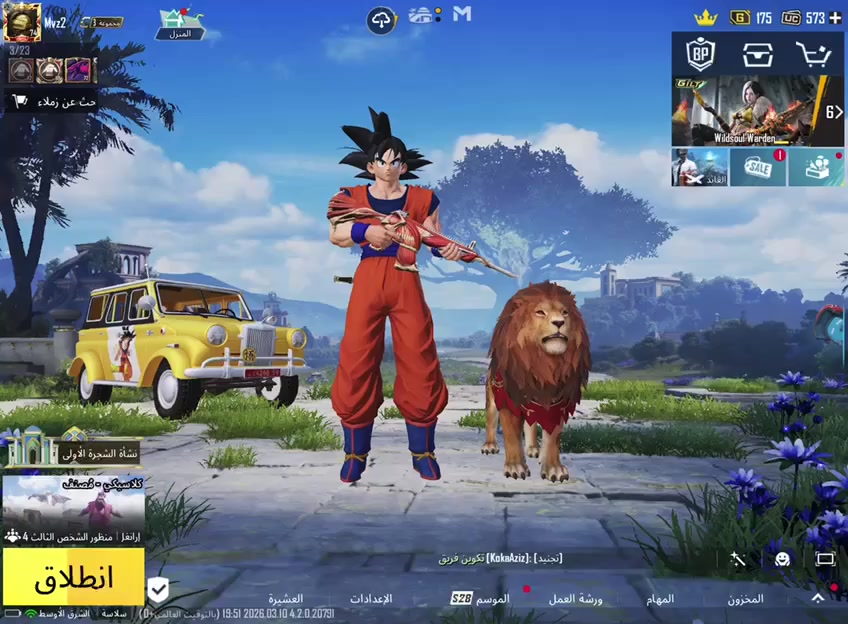Click the cloud download icon

[x=381, y=20]
